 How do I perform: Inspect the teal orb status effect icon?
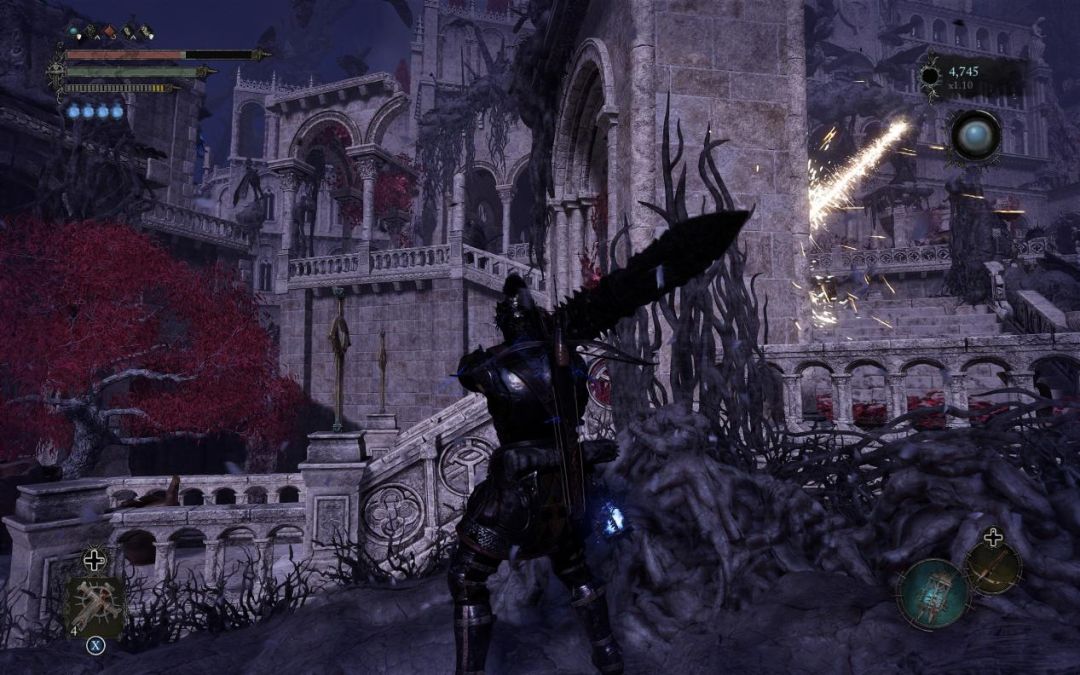click(x=73, y=32)
